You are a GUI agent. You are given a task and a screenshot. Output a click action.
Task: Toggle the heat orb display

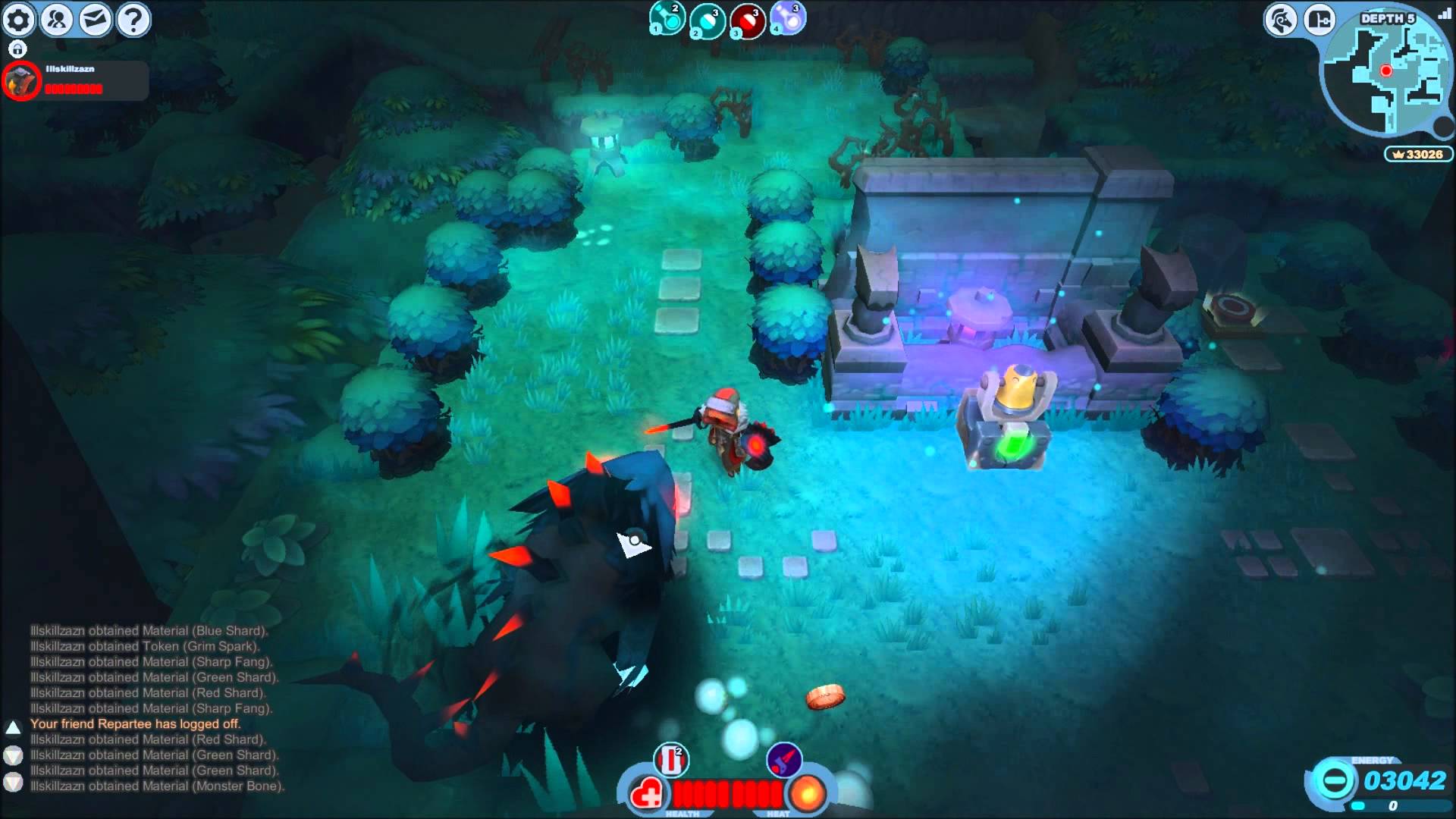806,795
